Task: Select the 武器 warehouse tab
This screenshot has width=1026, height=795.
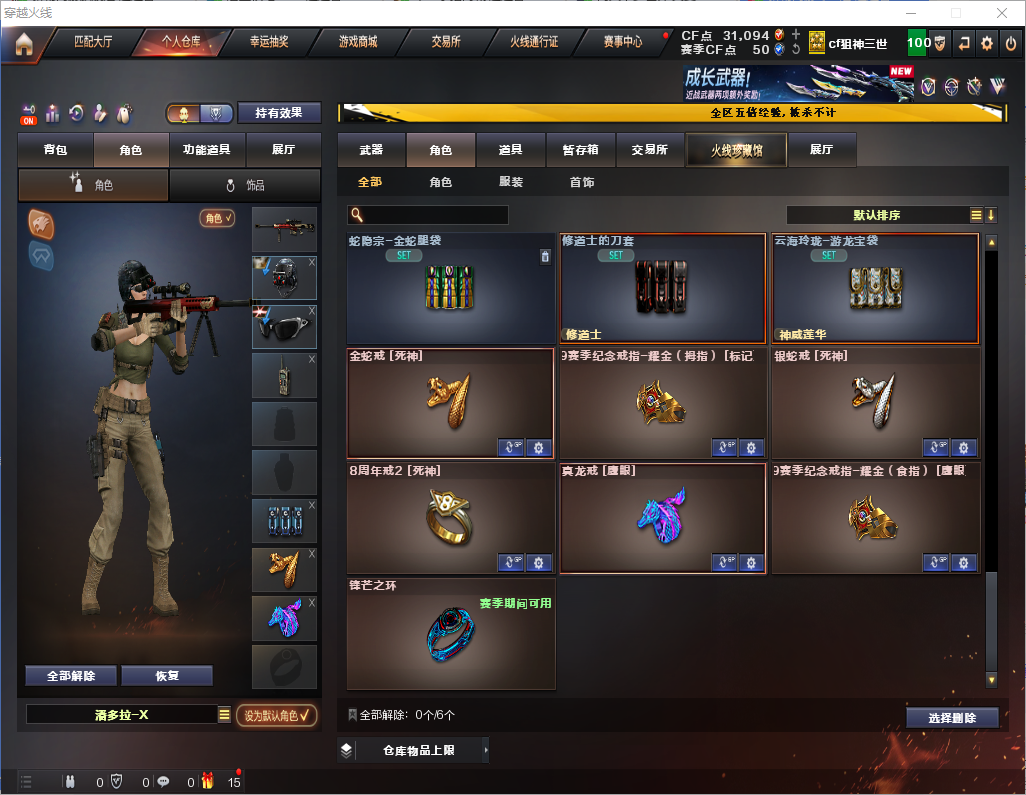Action: click(x=371, y=150)
